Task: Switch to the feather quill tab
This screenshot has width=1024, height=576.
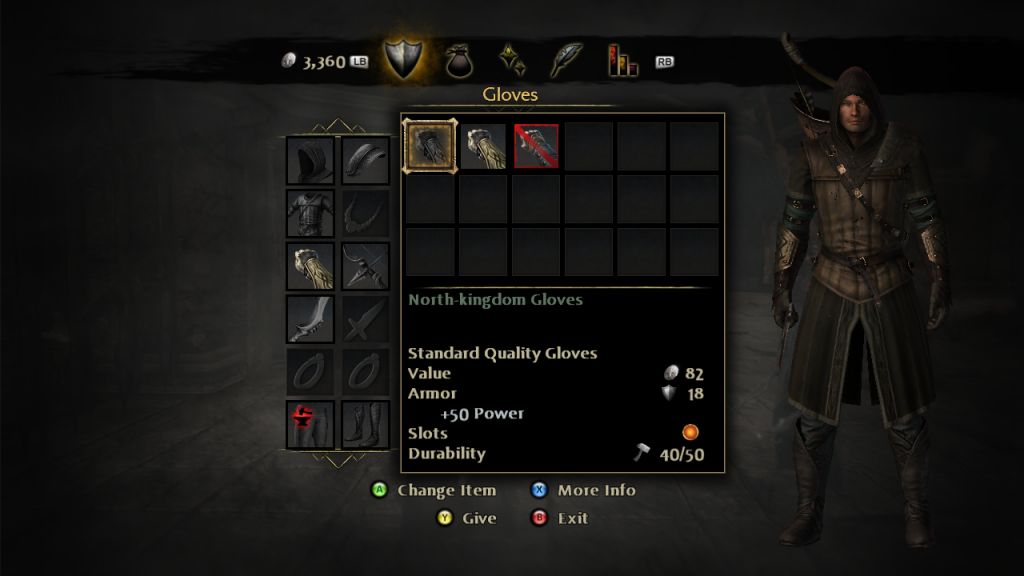Action: click(x=565, y=59)
